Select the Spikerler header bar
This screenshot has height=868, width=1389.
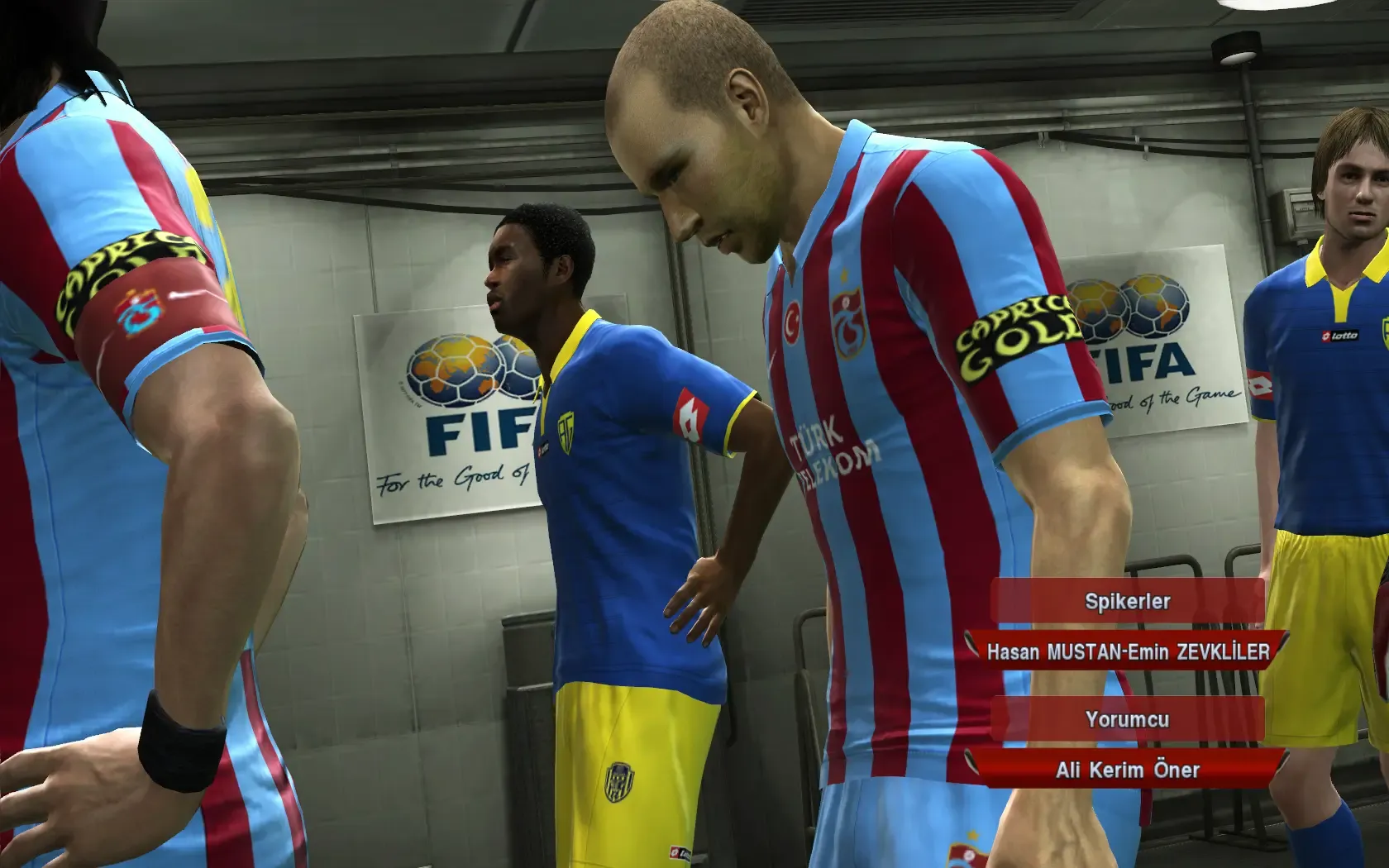[1127, 601]
